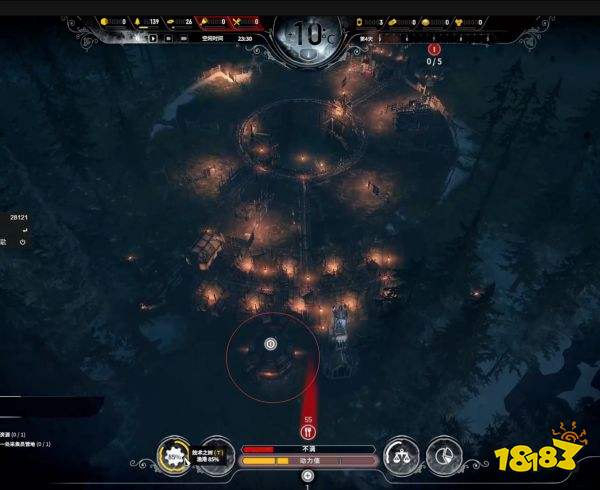Screen dimensions: 600x490
Task: Click the play speed button
Action: [x=154, y=38]
